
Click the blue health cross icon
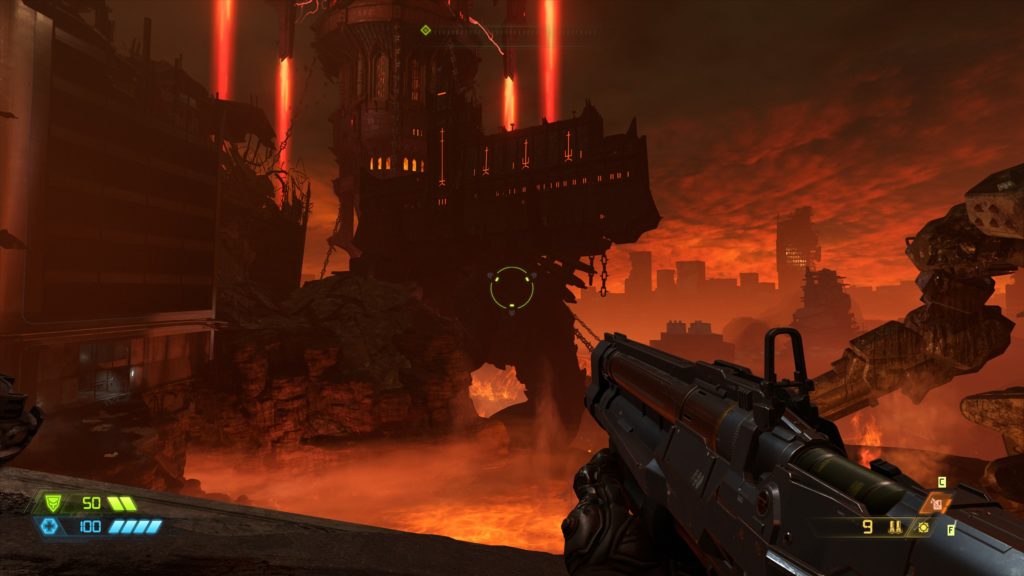point(49,526)
